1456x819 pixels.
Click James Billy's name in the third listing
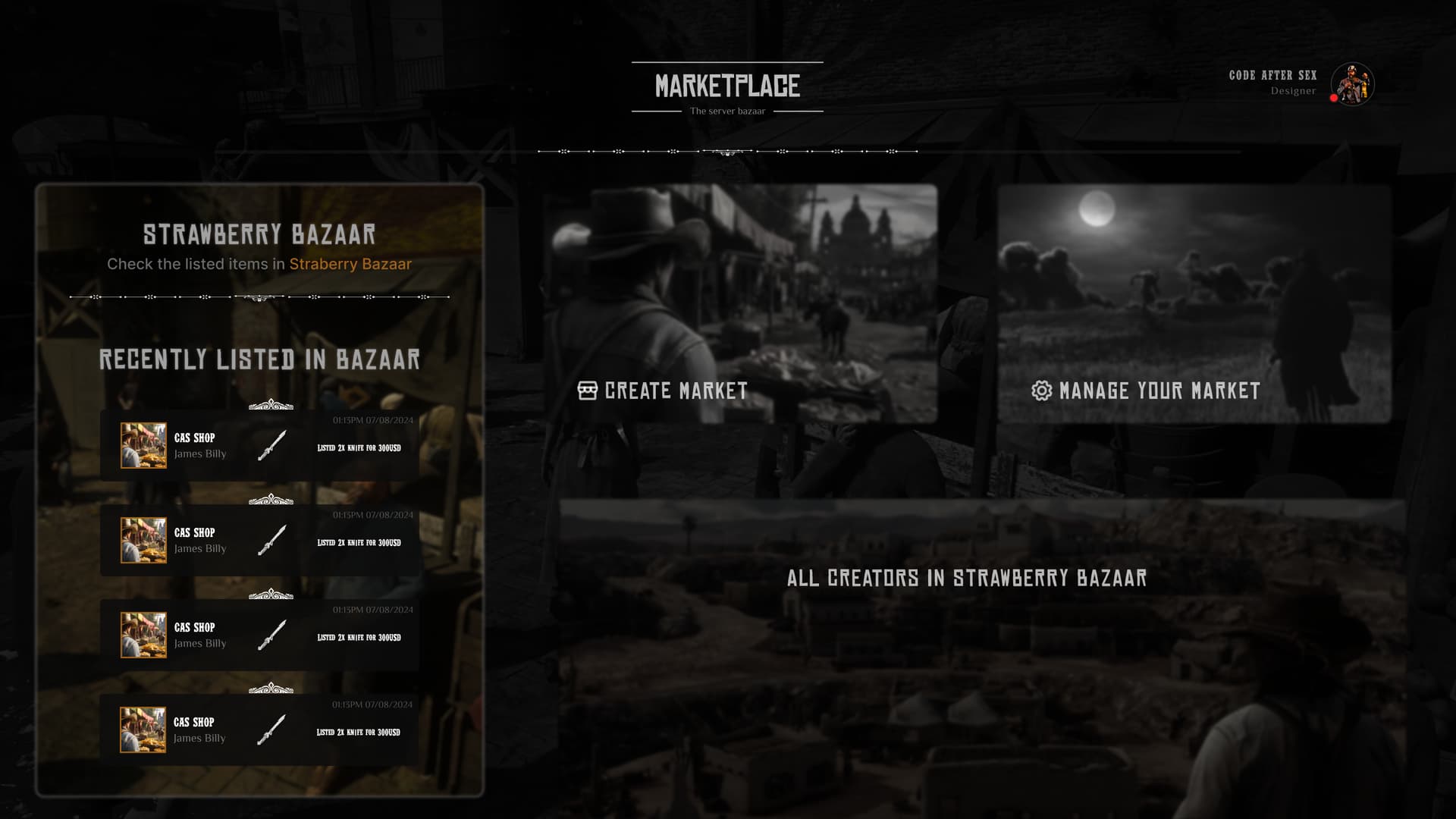coord(199,643)
